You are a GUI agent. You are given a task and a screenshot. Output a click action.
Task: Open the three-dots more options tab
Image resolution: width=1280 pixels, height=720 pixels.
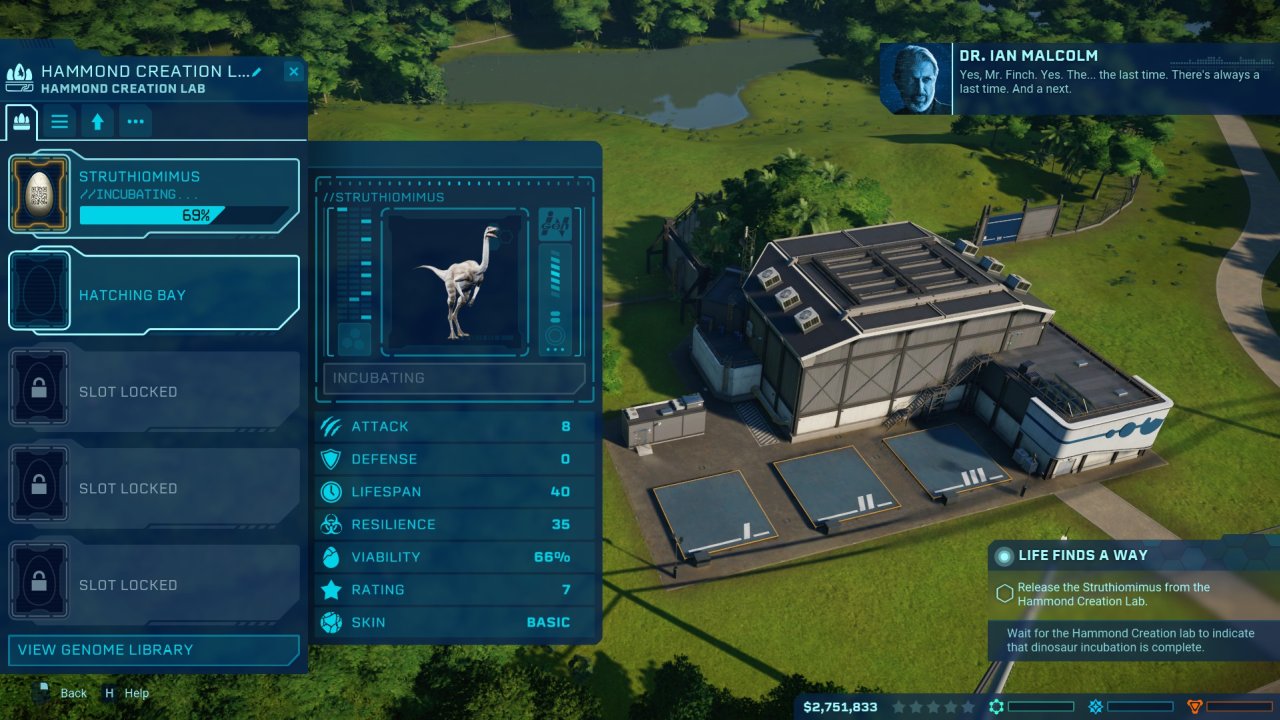(135, 122)
